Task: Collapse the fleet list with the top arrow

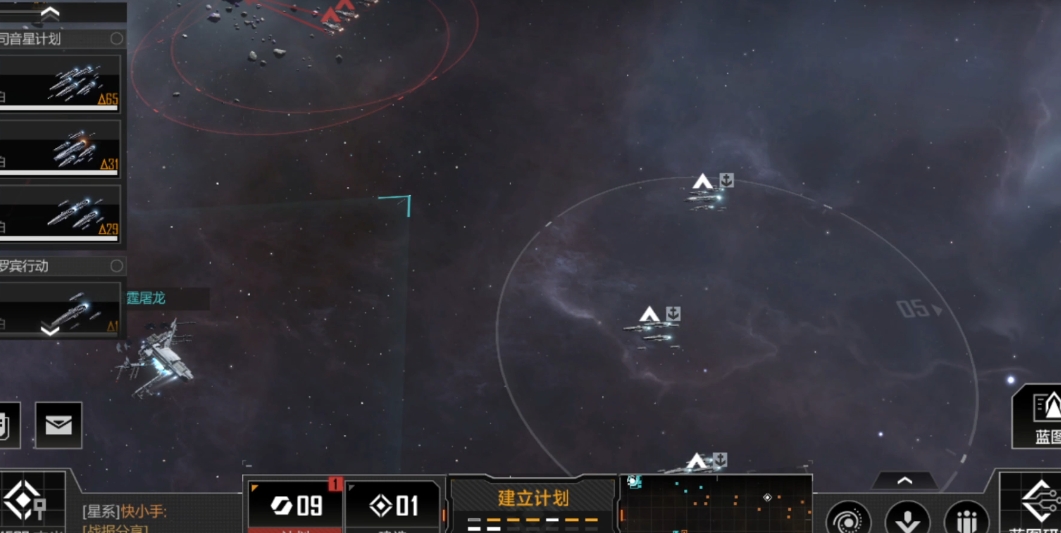Action: [49, 13]
